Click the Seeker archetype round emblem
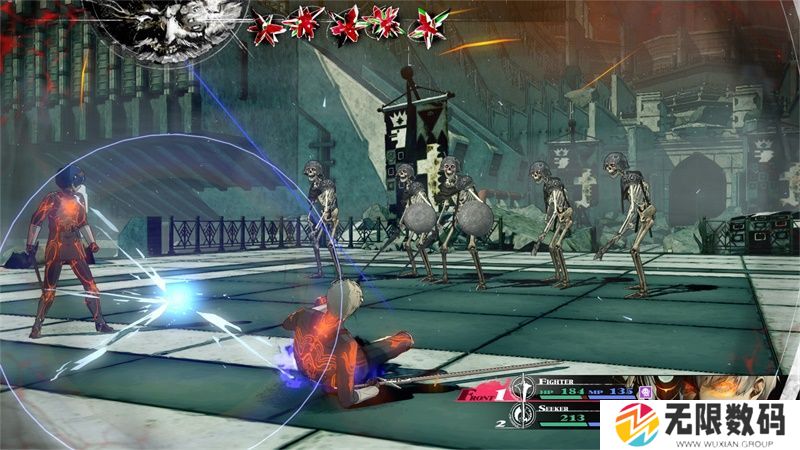The width and height of the screenshot is (800, 450). [x=522, y=414]
